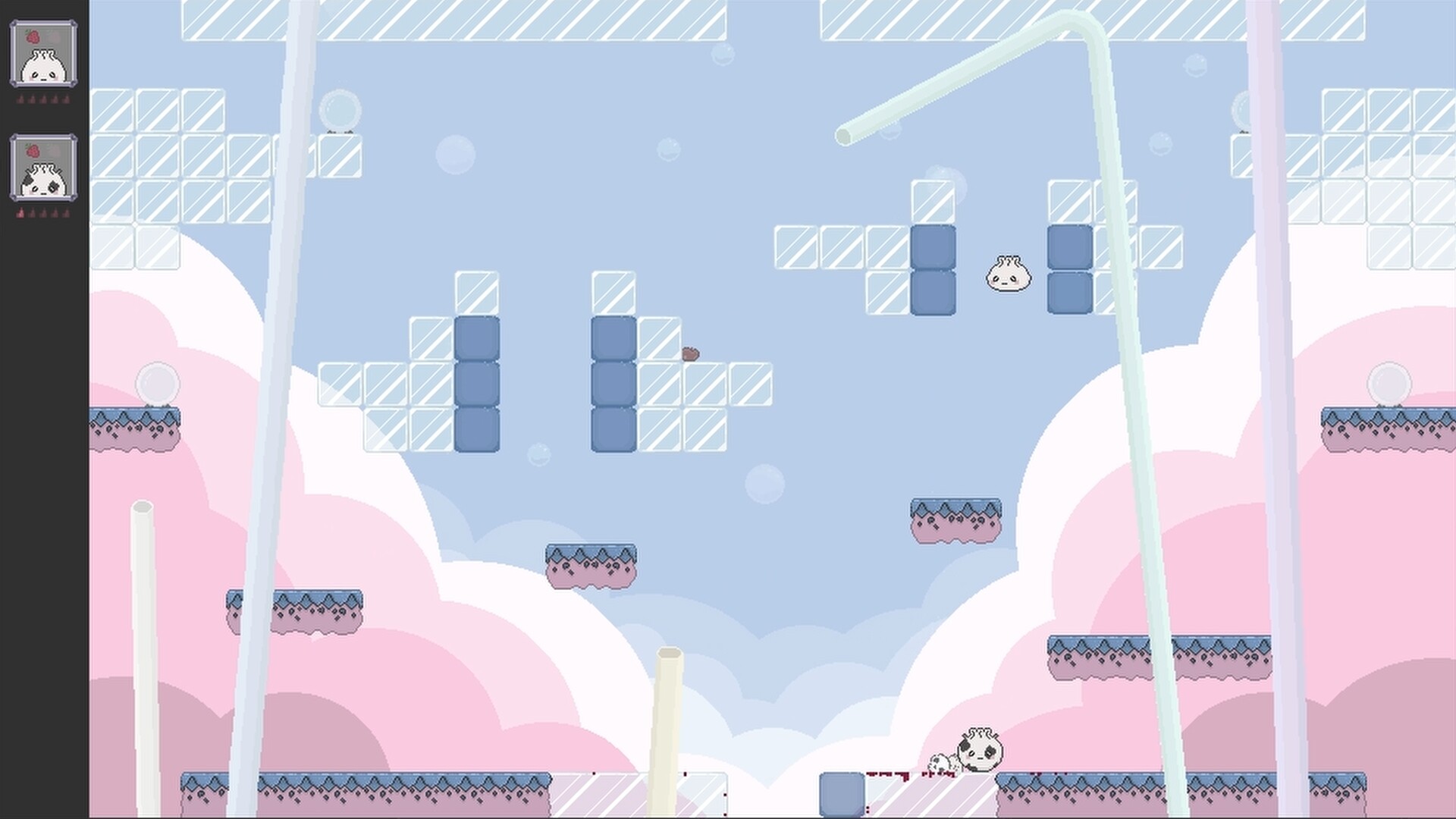Click the white orb on the left pink platform
This screenshot has height=819, width=1456.
(x=158, y=383)
